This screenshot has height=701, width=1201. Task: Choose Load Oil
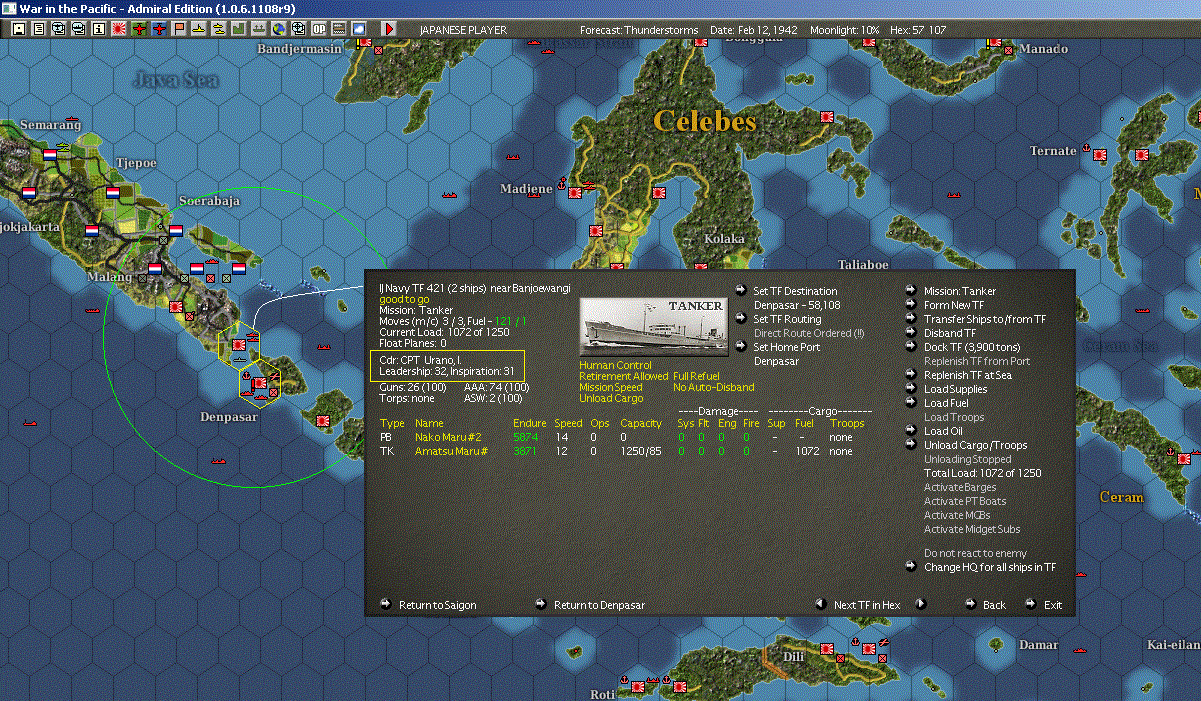point(942,431)
